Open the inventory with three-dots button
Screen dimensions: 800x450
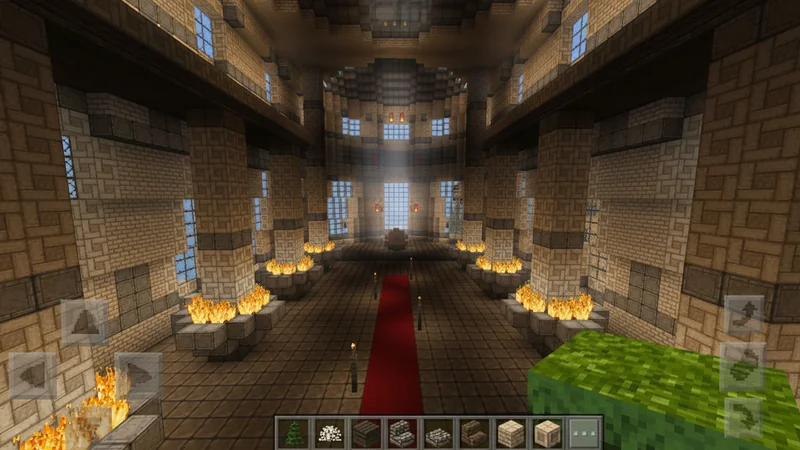[584, 433]
